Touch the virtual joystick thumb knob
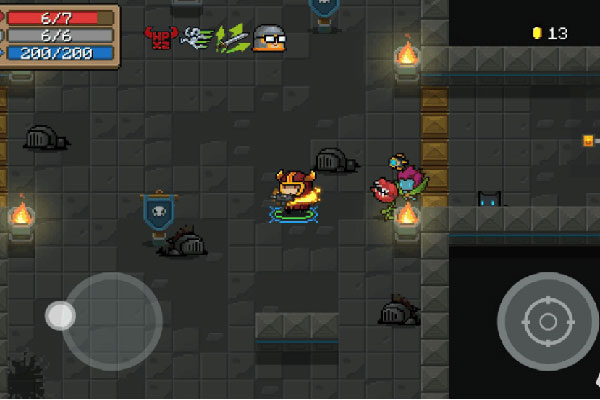Viewport: 600px width, 400px height. pyautogui.click(x=60, y=316)
